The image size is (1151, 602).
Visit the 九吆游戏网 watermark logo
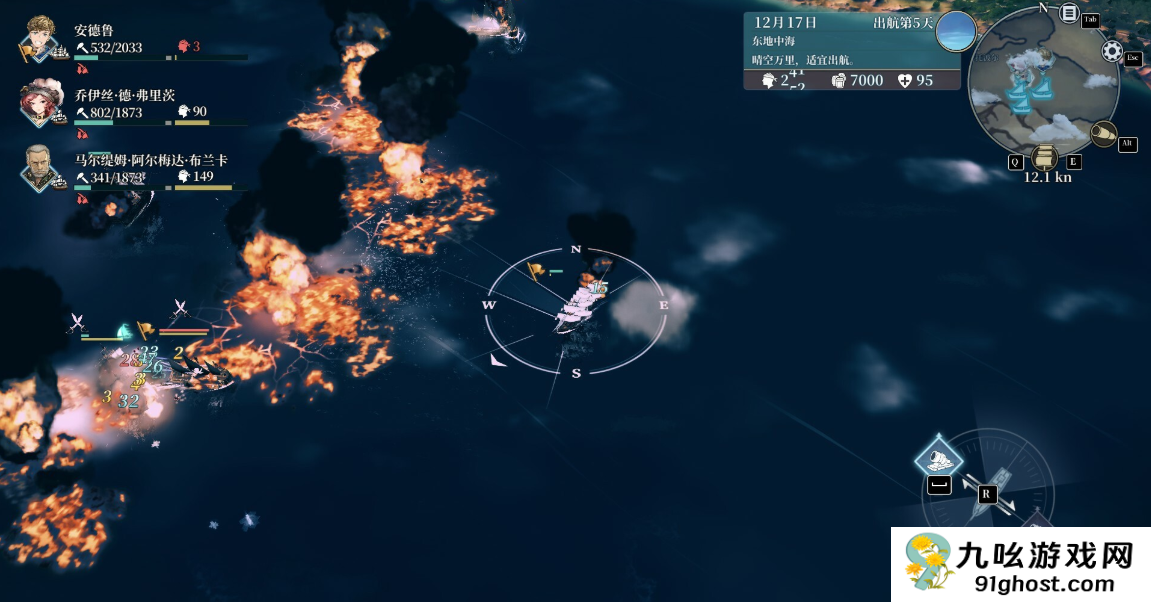pyautogui.click(x=1021, y=564)
